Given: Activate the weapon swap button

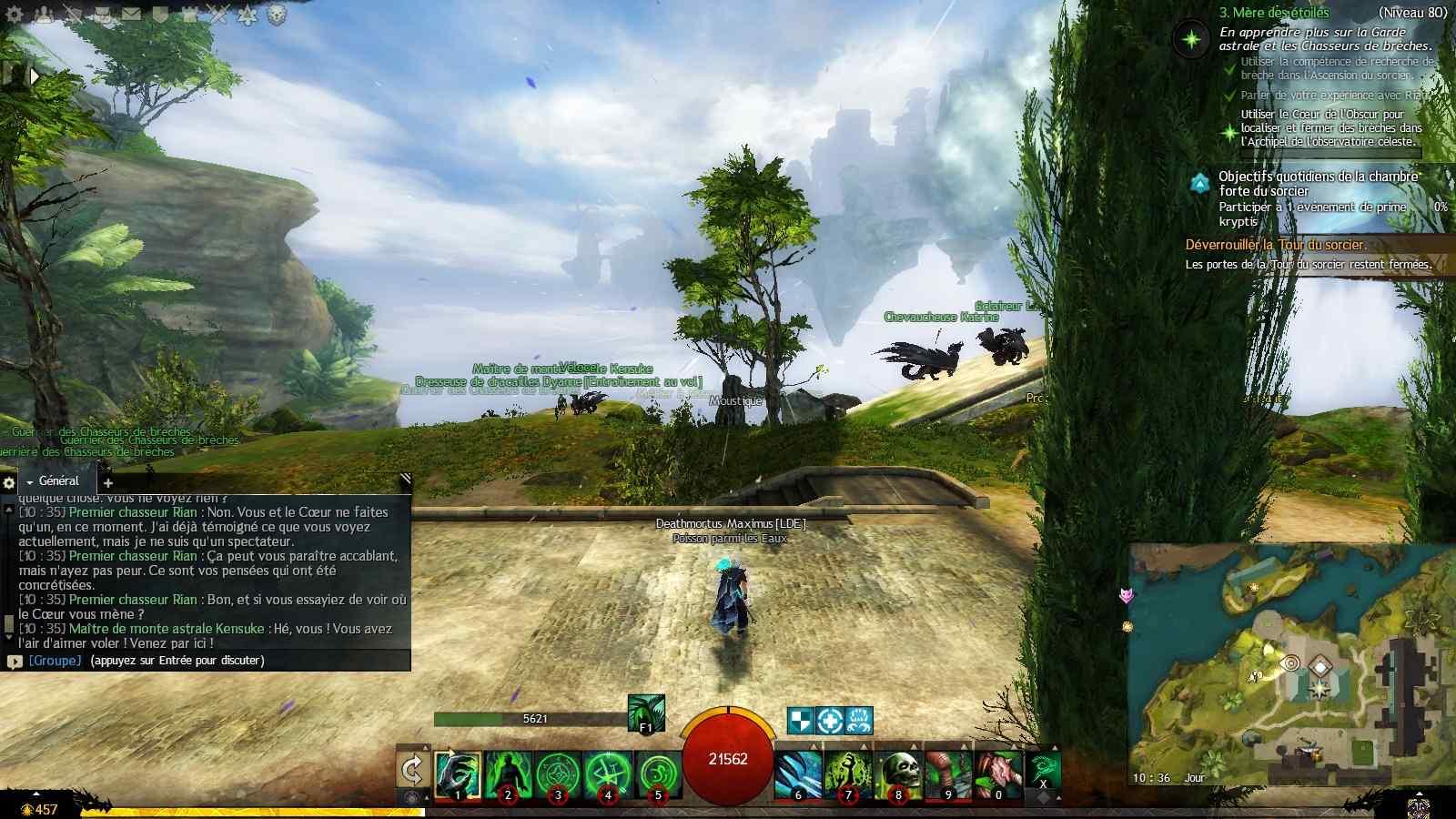Looking at the screenshot, I should coord(412,771).
